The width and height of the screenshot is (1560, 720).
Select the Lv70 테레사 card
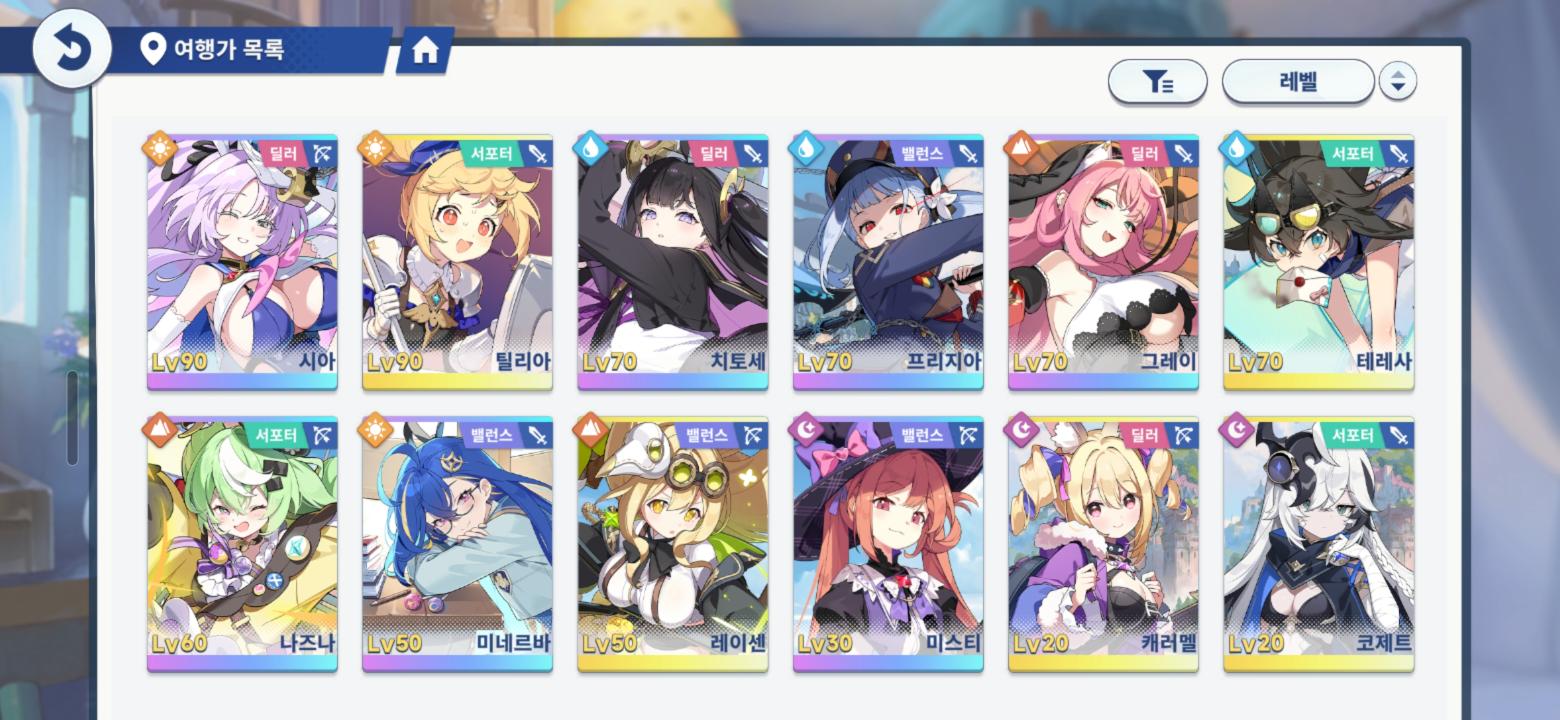click(x=1318, y=262)
